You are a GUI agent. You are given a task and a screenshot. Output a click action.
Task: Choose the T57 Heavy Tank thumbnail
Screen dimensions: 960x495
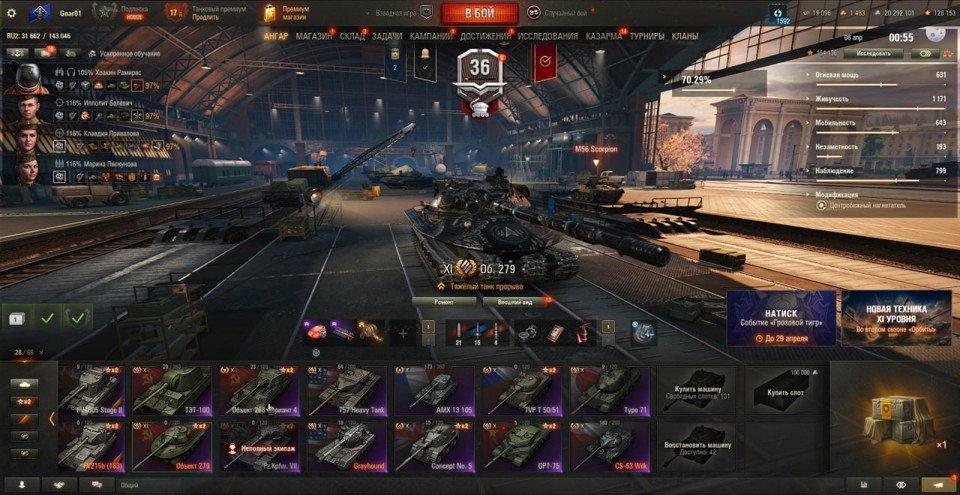click(x=346, y=390)
